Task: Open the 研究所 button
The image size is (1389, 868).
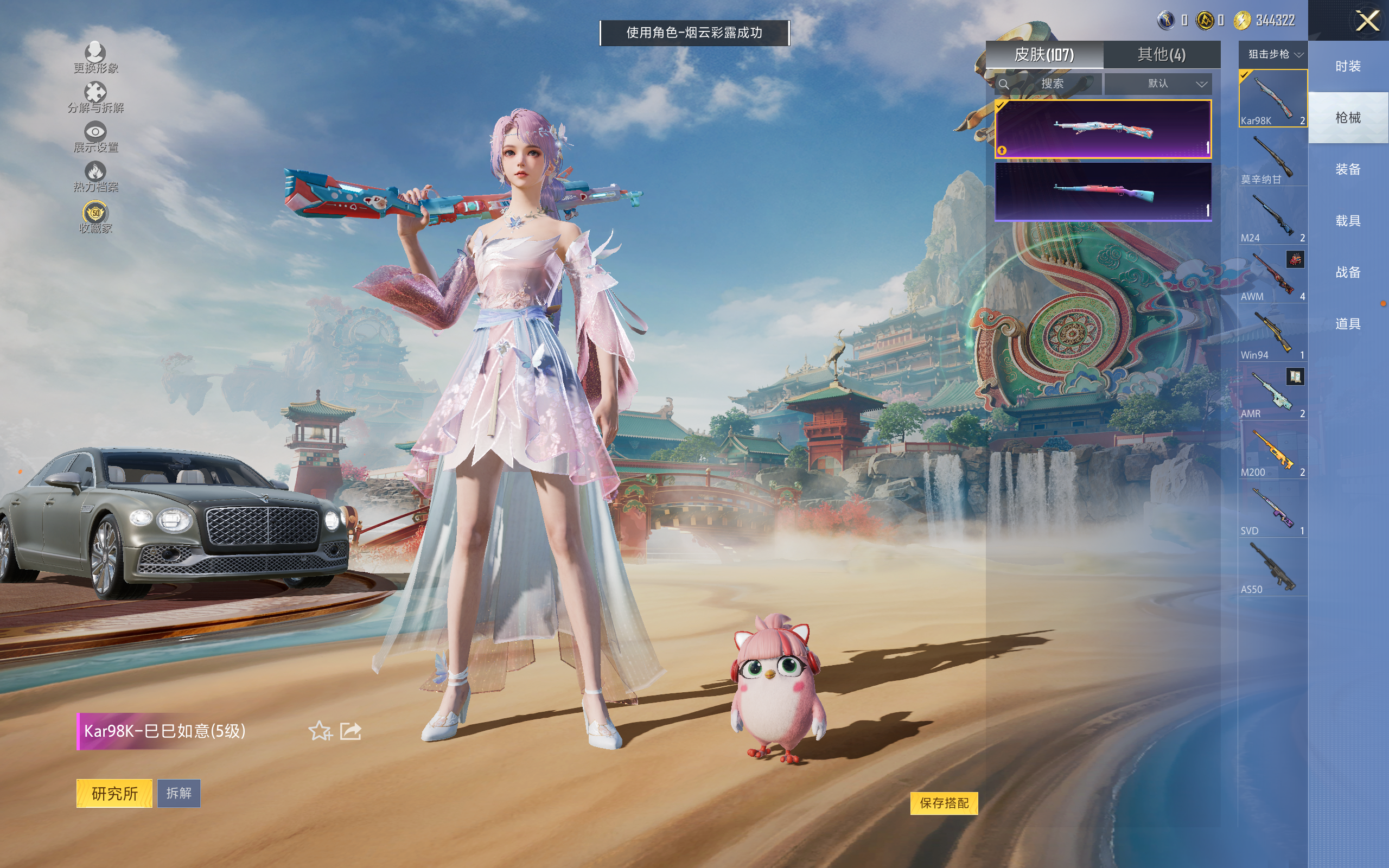Action: tap(114, 793)
